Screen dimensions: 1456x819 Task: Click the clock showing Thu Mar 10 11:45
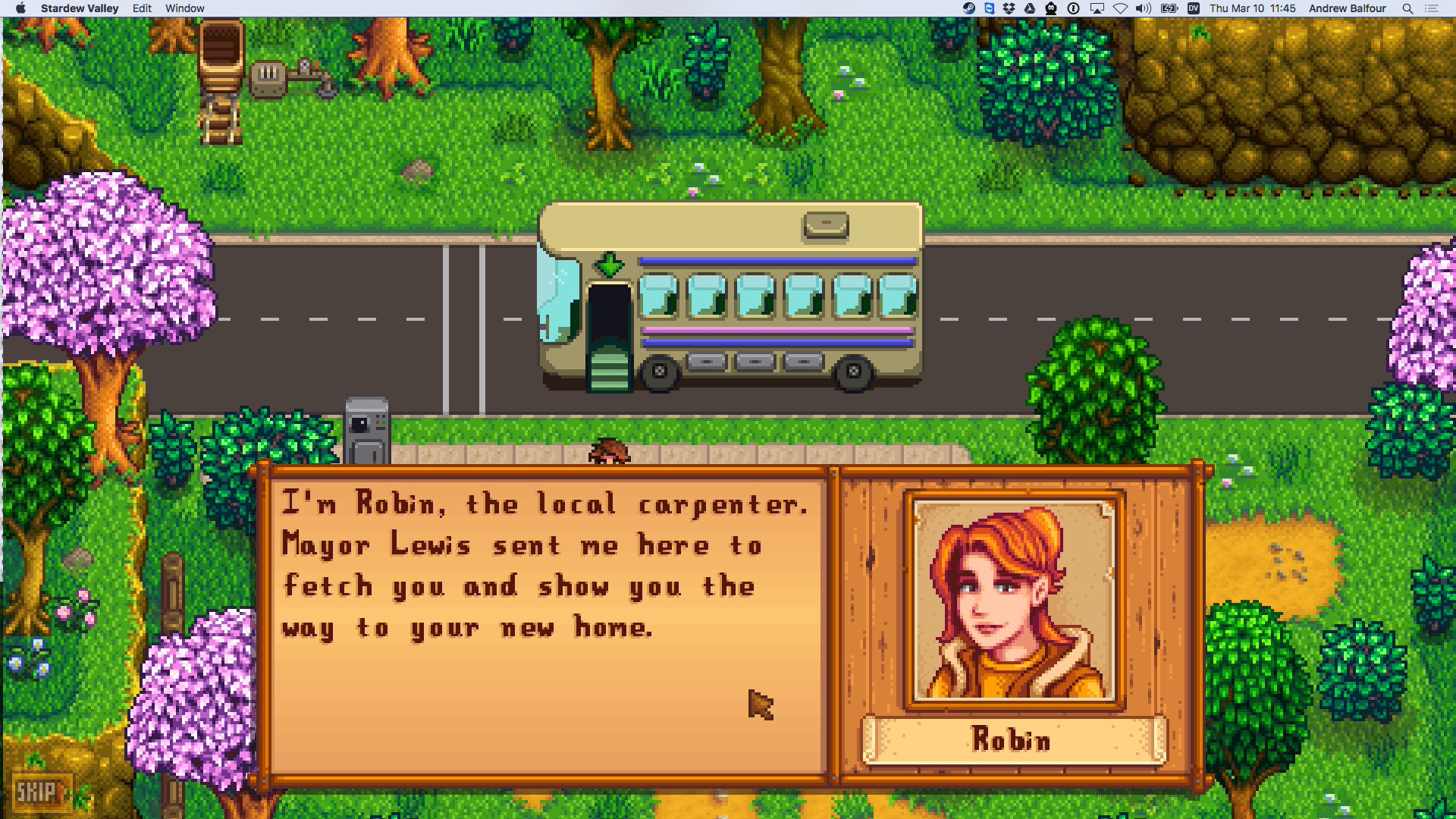(x=1251, y=8)
